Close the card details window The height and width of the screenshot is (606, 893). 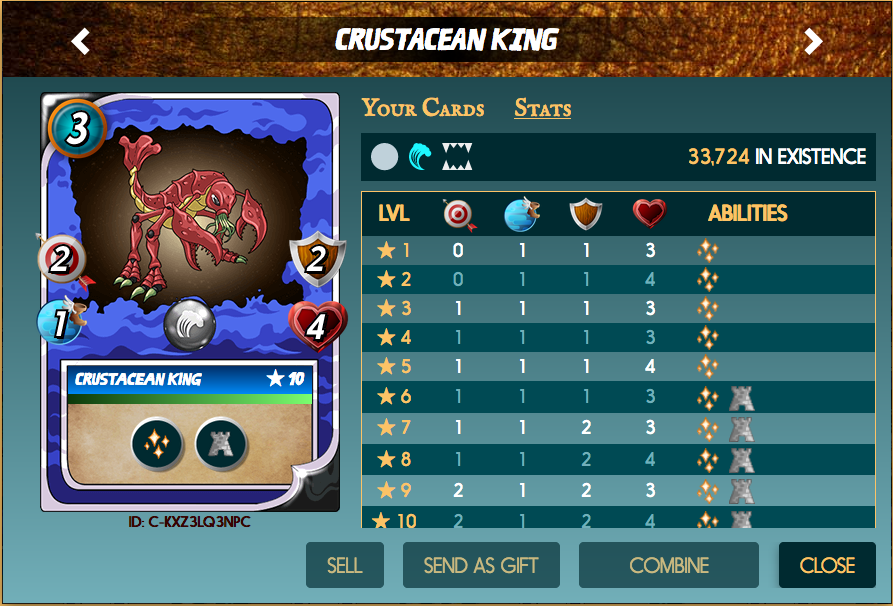(827, 565)
